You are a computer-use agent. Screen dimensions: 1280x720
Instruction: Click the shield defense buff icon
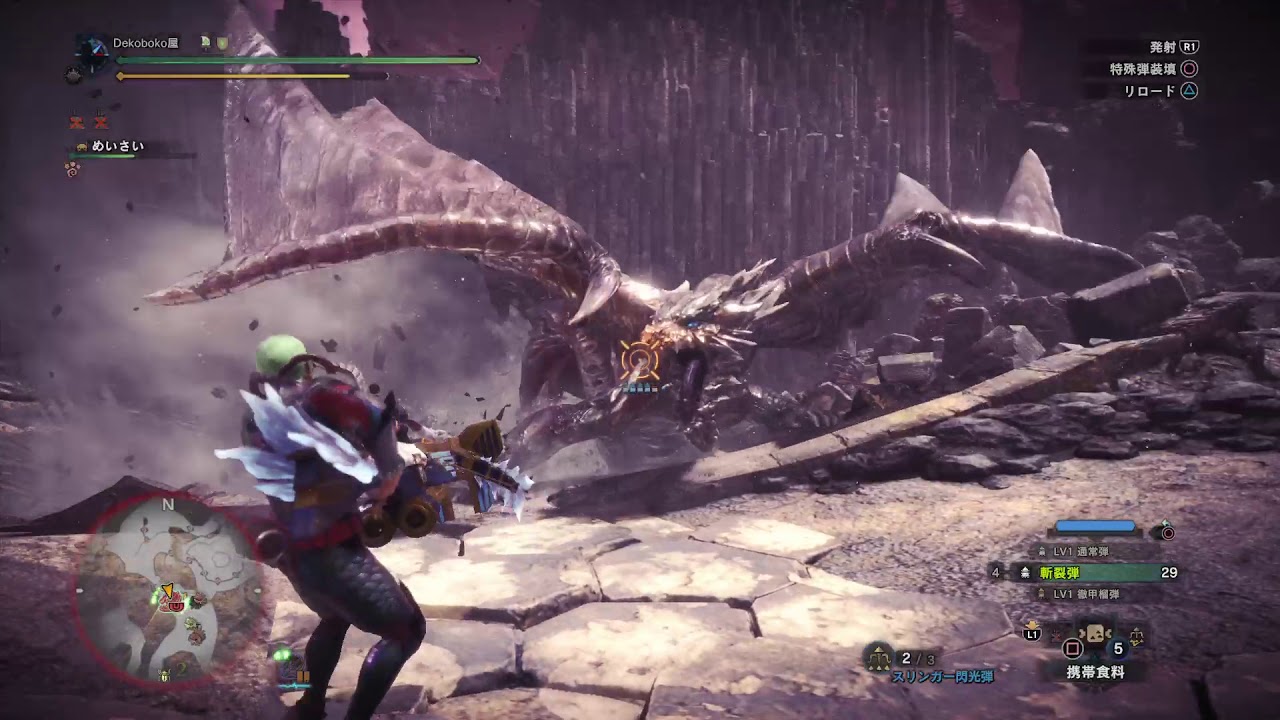tap(222, 43)
